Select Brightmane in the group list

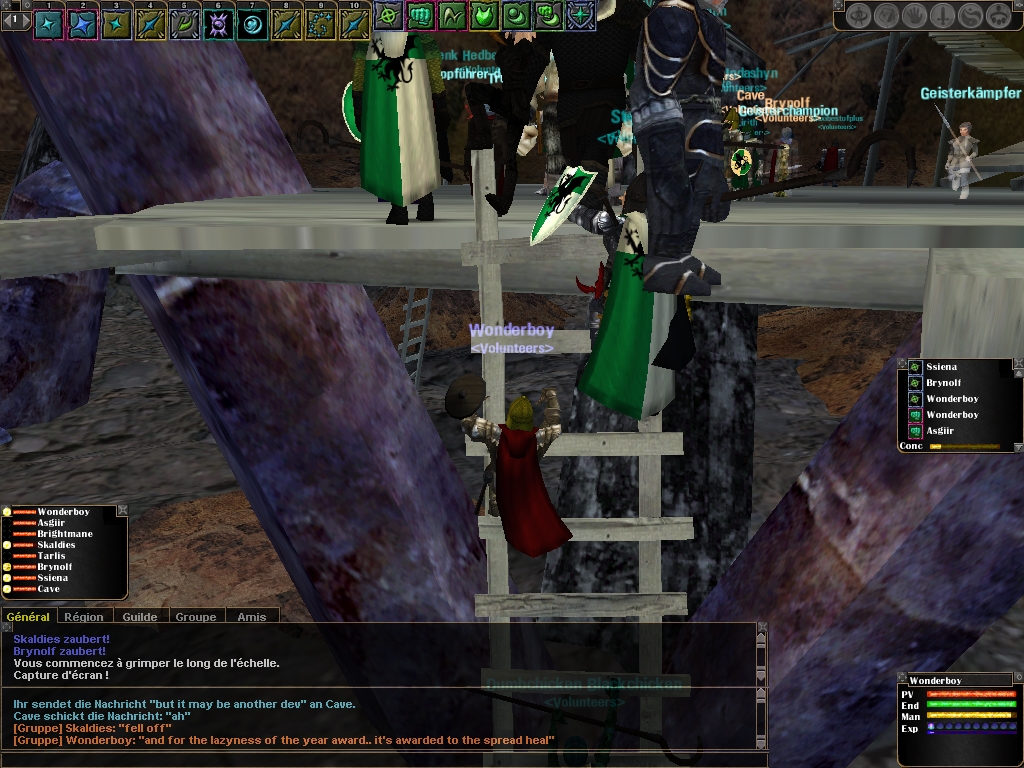65,534
